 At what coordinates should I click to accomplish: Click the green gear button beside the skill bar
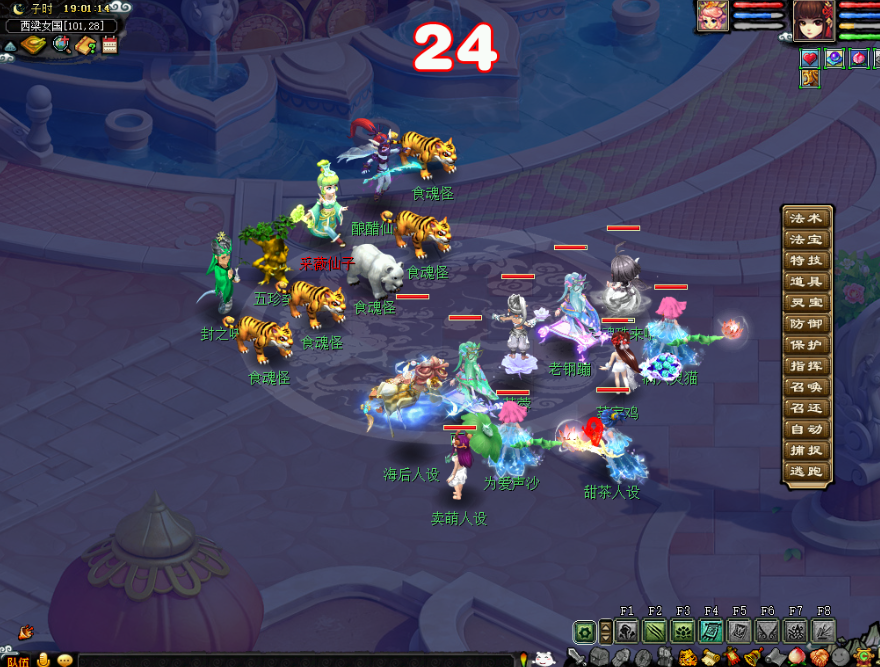coord(585,631)
